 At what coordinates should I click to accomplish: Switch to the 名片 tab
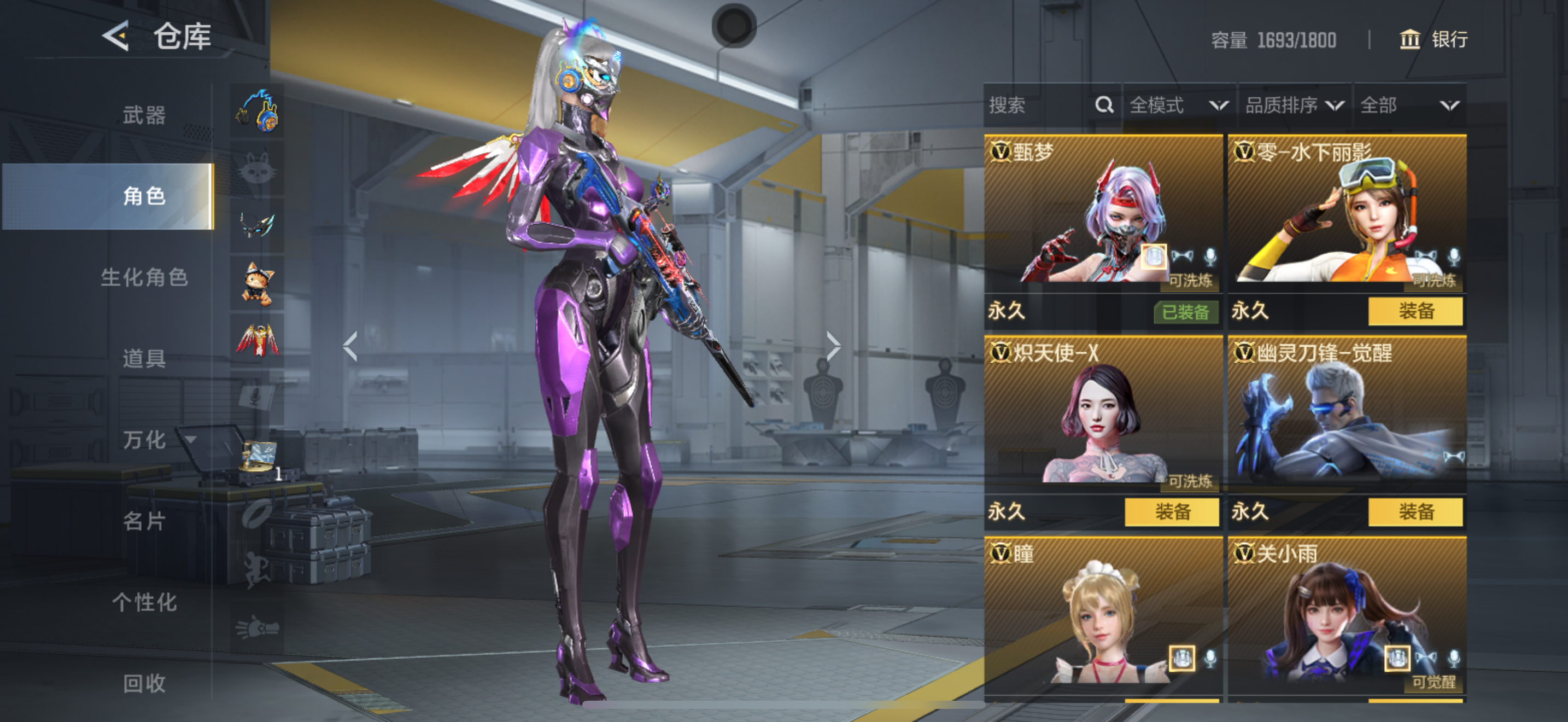point(144,521)
